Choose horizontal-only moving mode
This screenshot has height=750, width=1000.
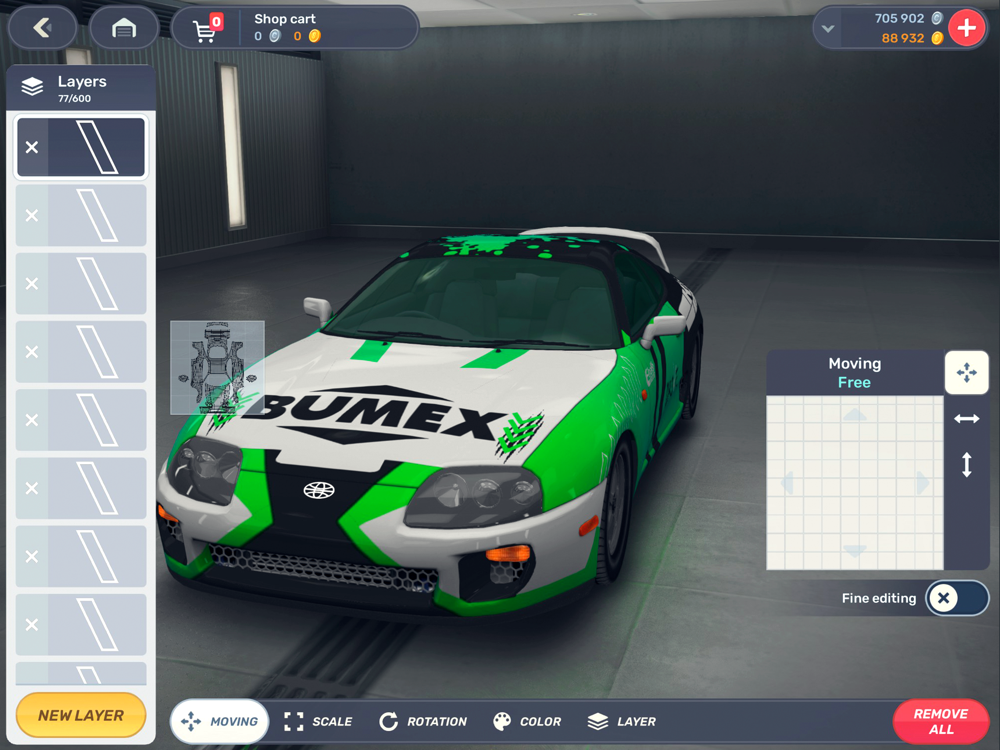(967, 419)
